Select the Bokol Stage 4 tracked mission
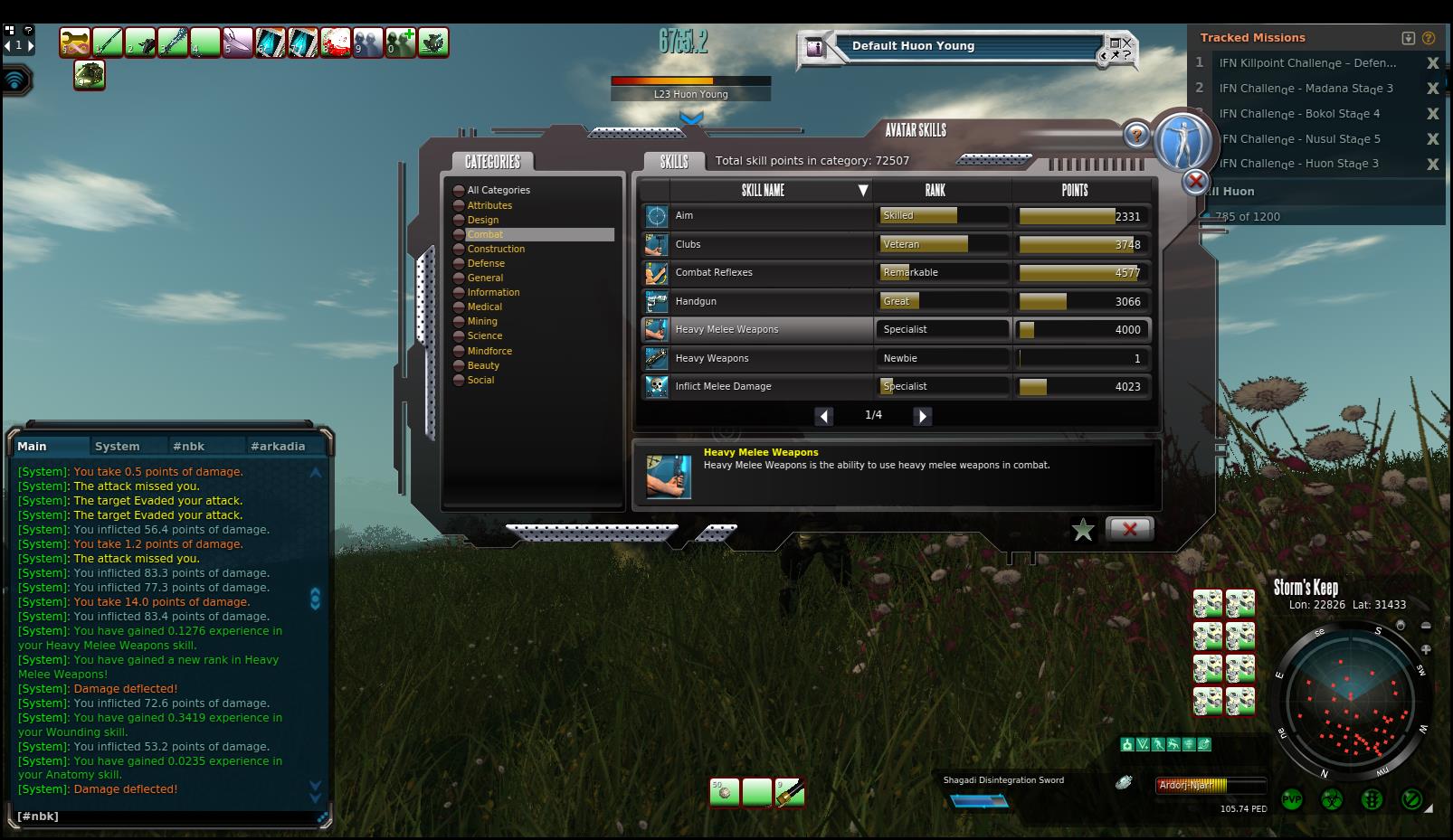The image size is (1453, 840). tap(1298, 114)
